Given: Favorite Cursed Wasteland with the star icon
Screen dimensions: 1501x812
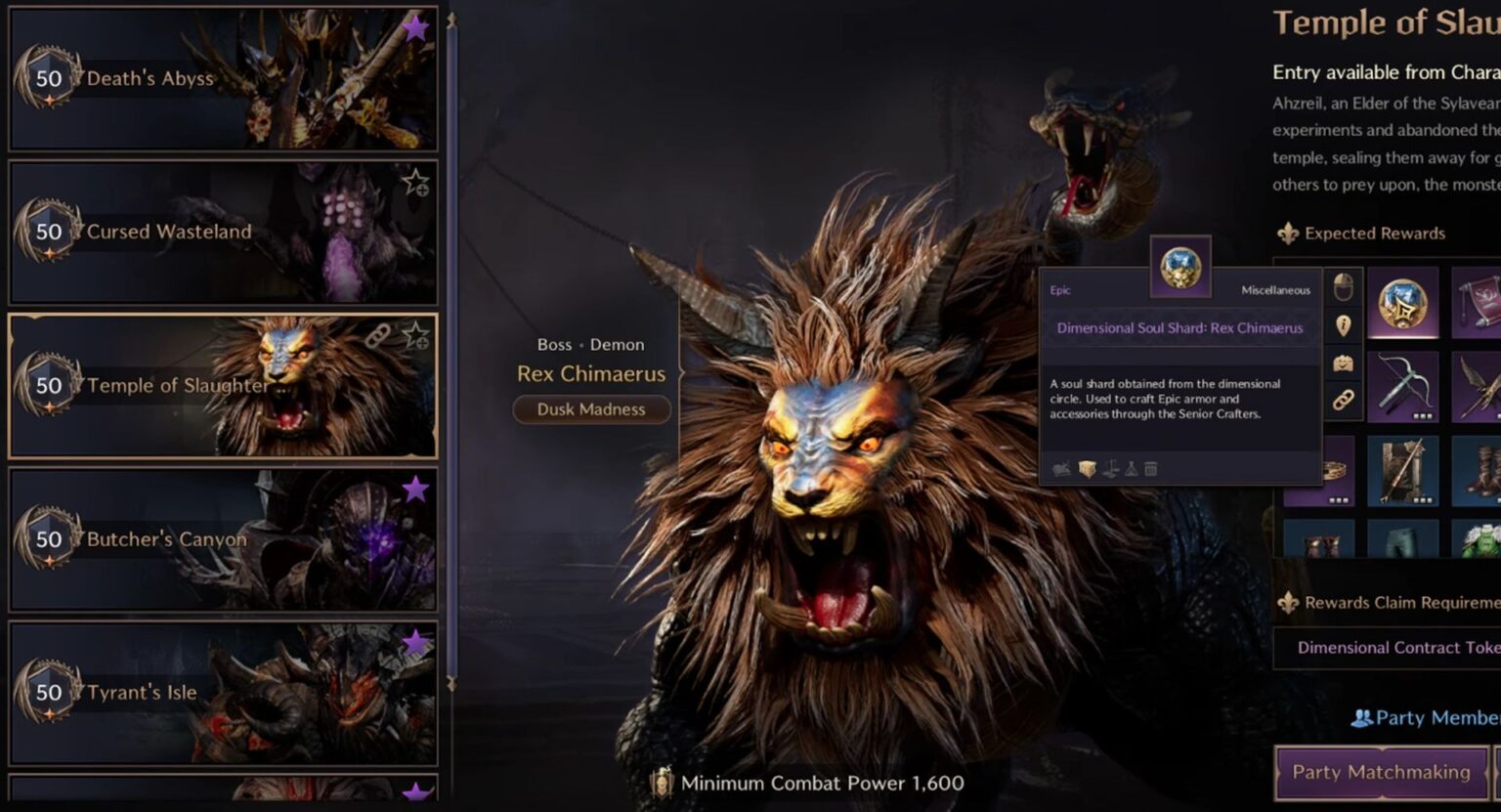Looking at the screenshot, I should tap(415, 182).
